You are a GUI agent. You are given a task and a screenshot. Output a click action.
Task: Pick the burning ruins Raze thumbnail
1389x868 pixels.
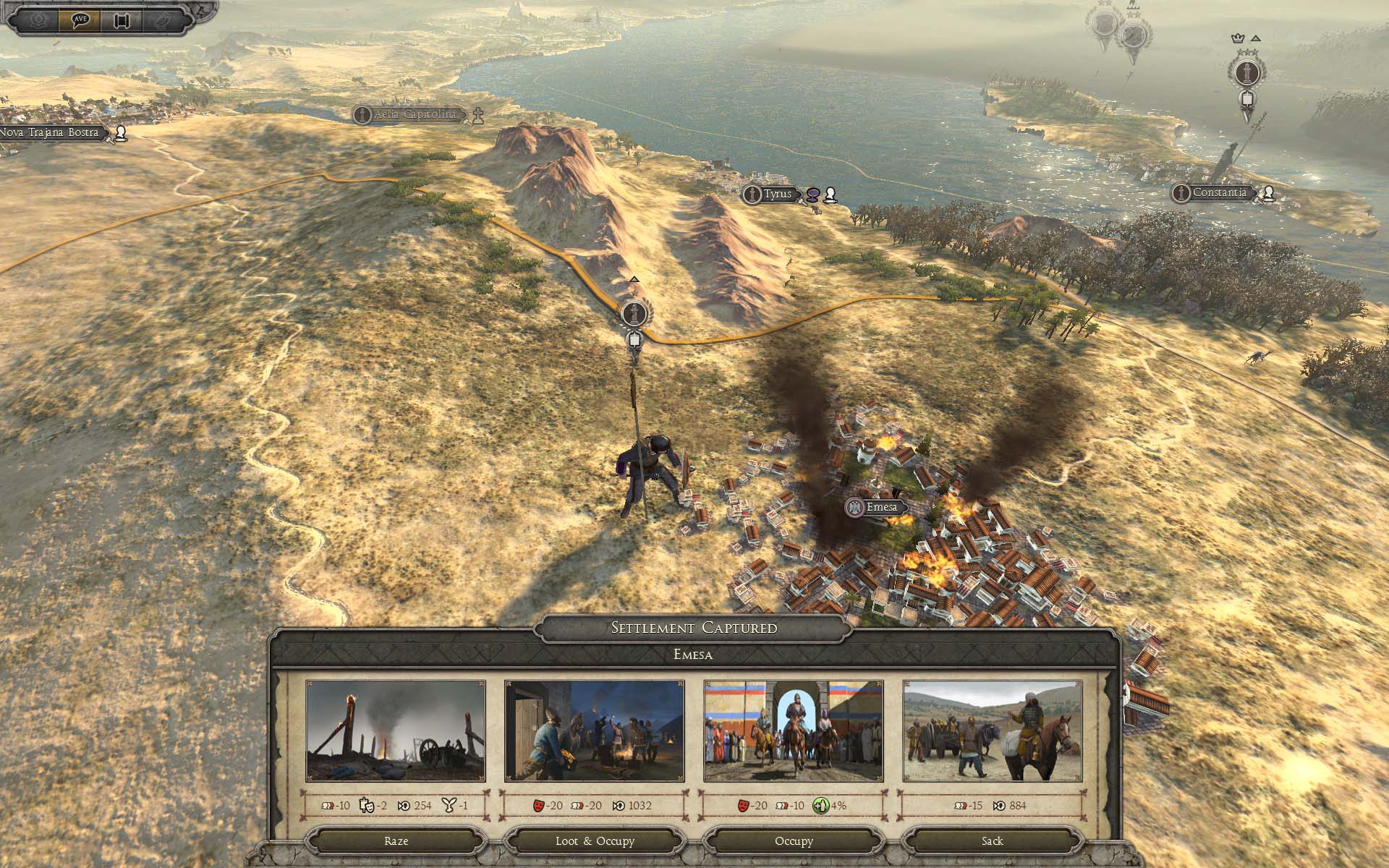click(x=396, y=731)
